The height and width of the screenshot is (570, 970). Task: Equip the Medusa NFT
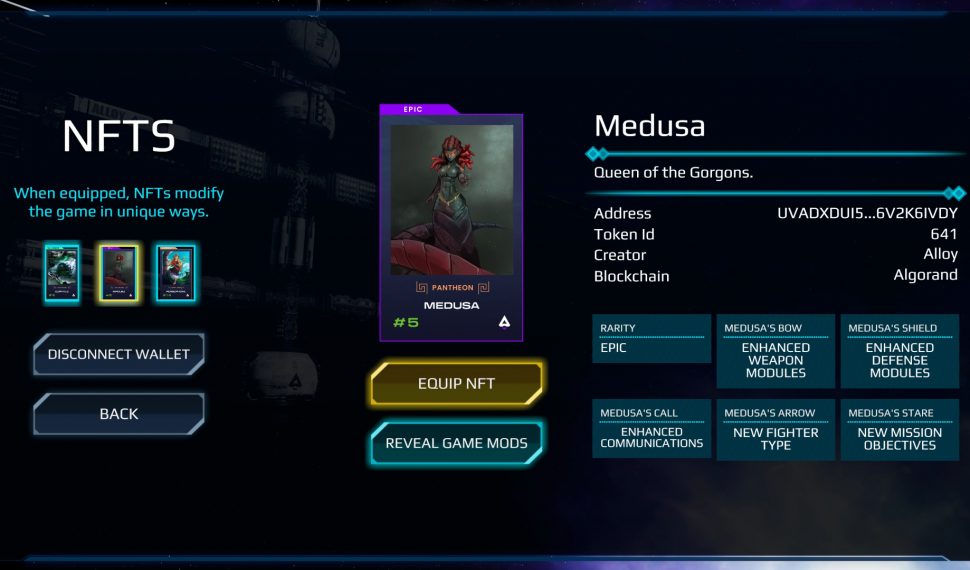click(x=456, y=383)
